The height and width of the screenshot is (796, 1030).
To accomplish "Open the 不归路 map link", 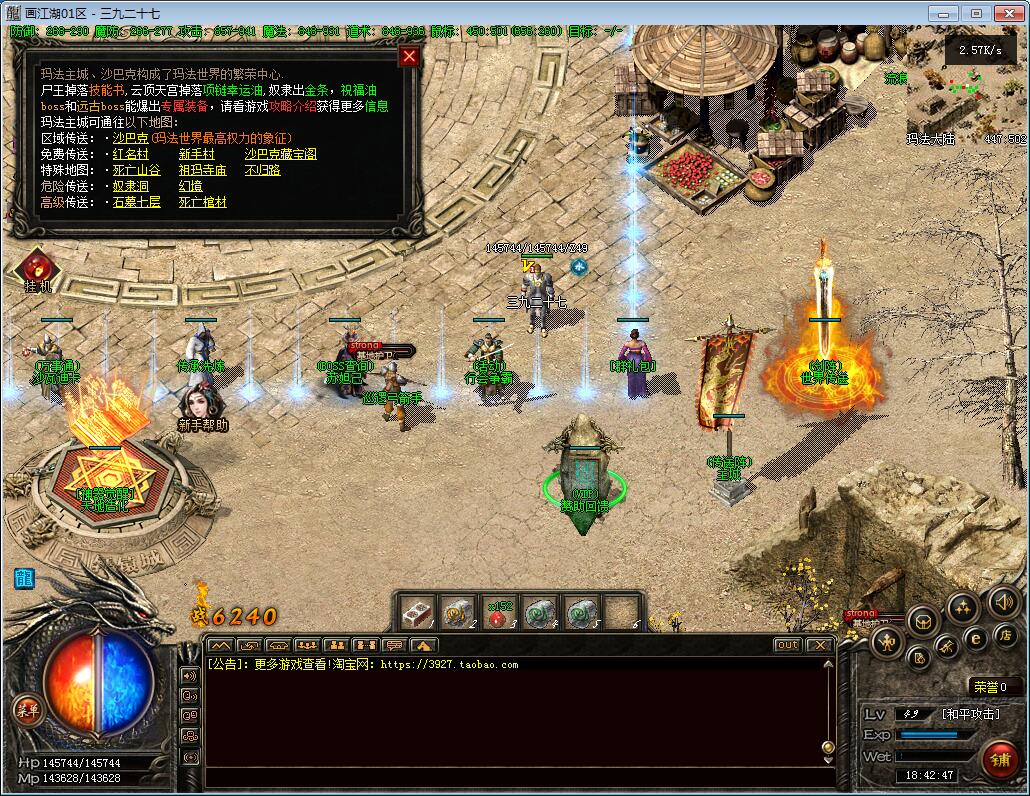I will (262, 170).
